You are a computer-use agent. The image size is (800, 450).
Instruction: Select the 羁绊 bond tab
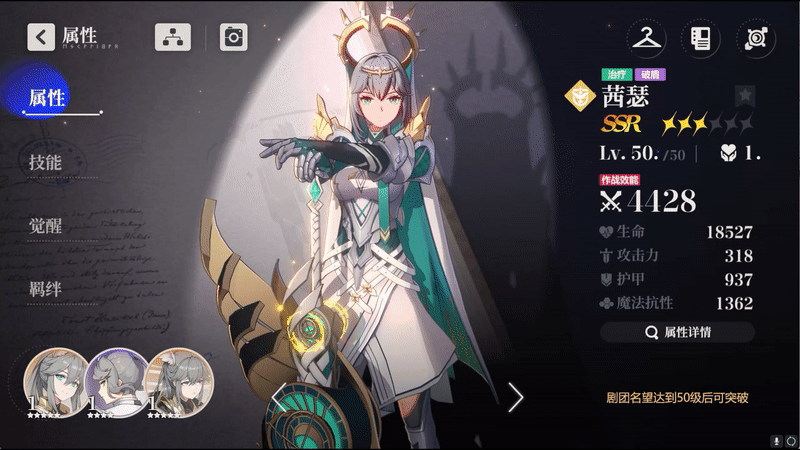45,290
